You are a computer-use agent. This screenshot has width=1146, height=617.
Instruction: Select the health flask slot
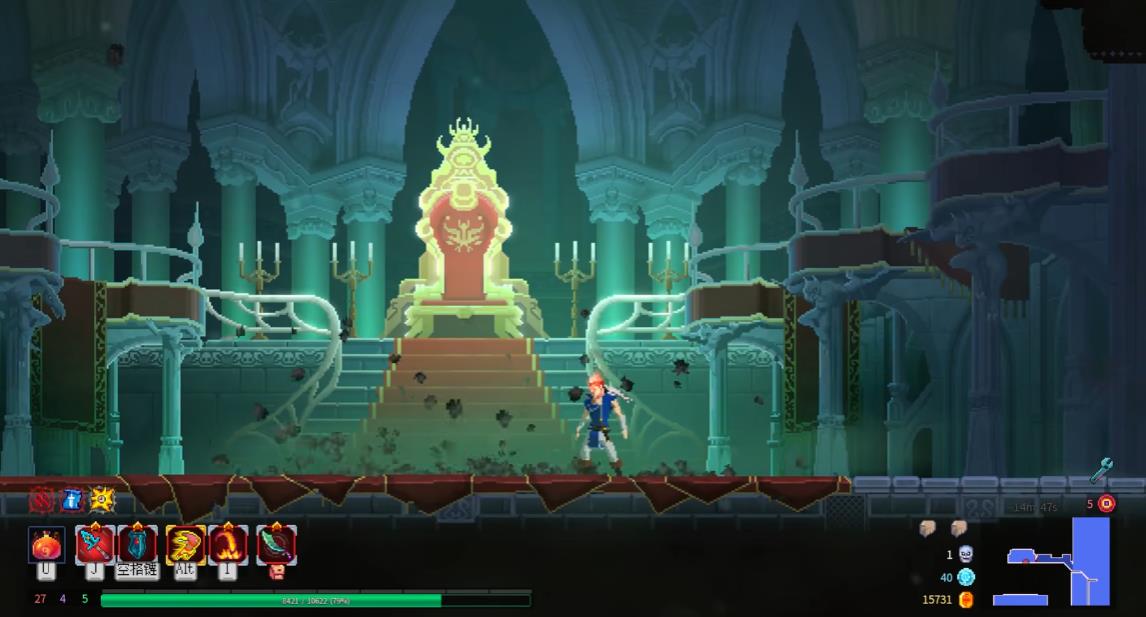pyautogui.click(x=46, y=545)
